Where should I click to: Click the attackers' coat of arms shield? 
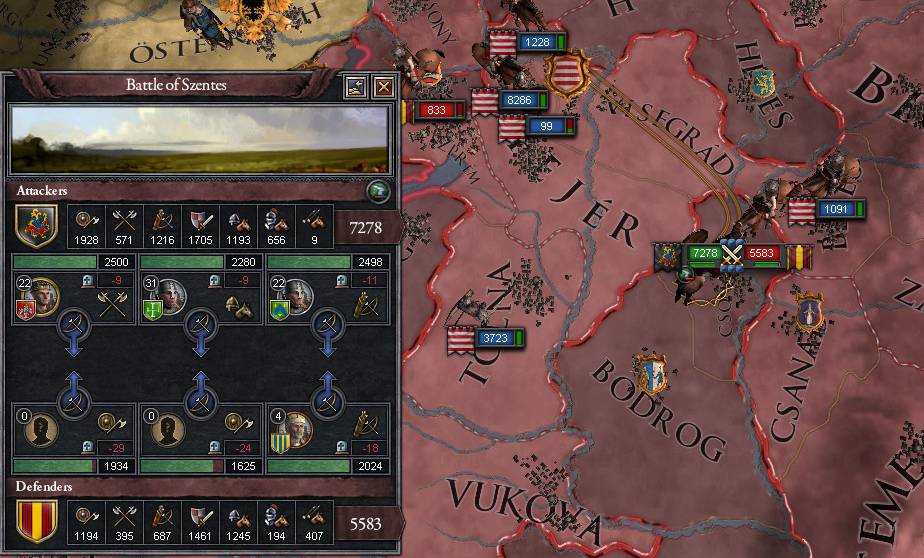34,225
